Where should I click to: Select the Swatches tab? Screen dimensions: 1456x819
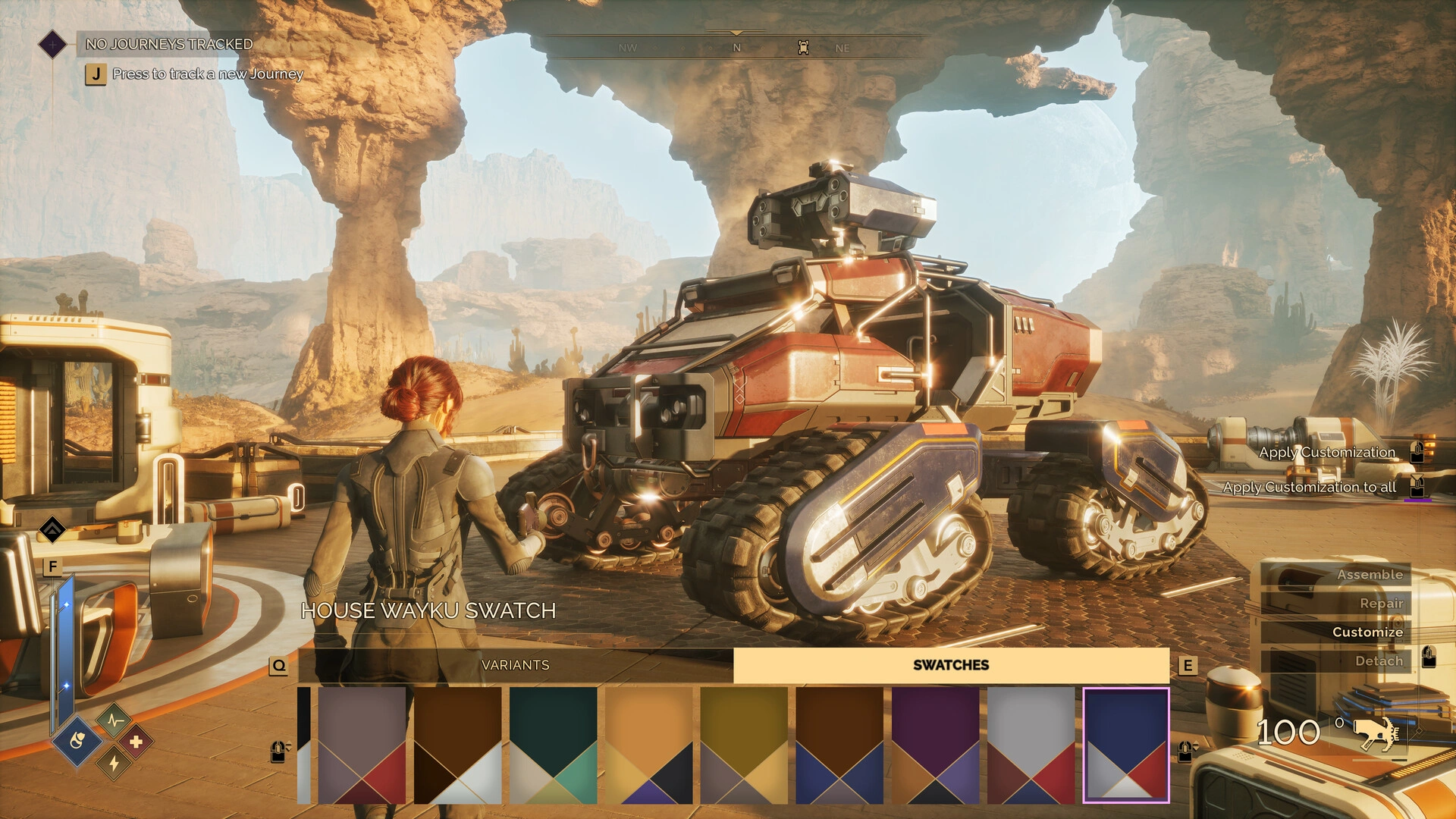951,665
